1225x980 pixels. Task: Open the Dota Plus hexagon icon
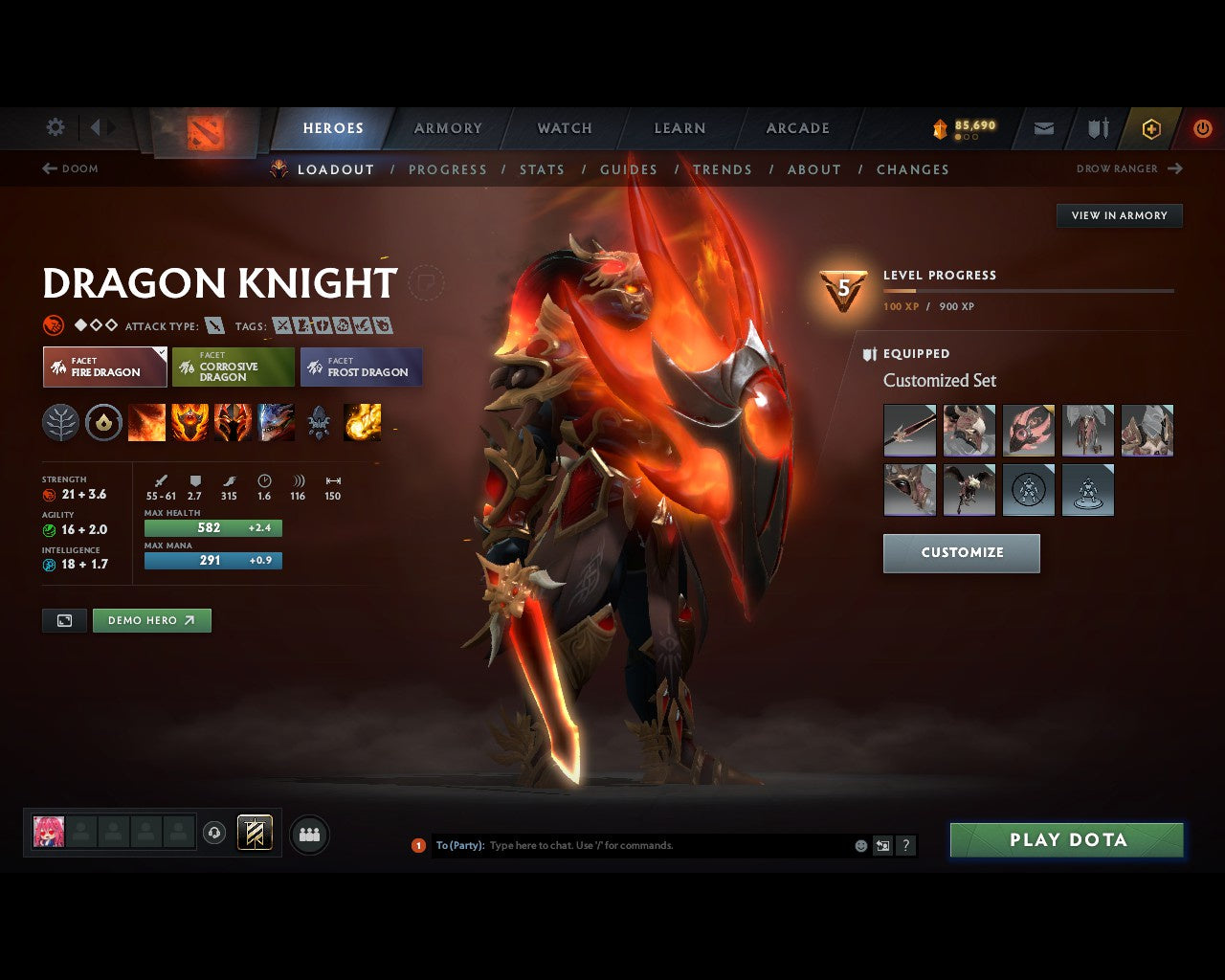pyautogui.click(x=1151, y=129)
